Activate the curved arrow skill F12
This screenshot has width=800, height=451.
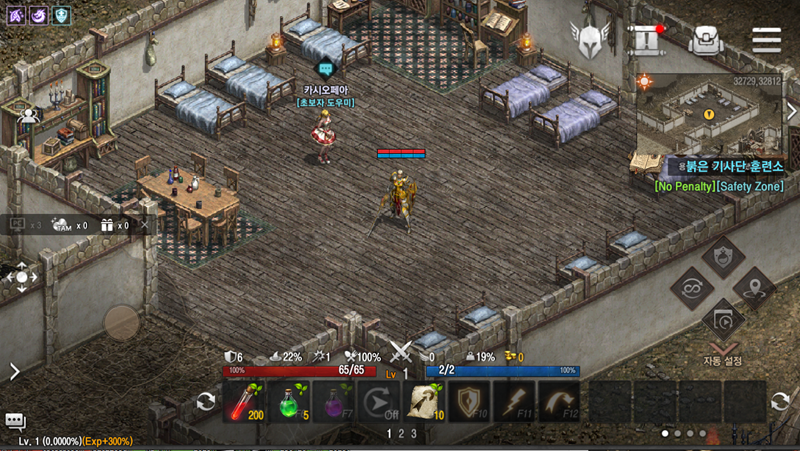point(560,401)
